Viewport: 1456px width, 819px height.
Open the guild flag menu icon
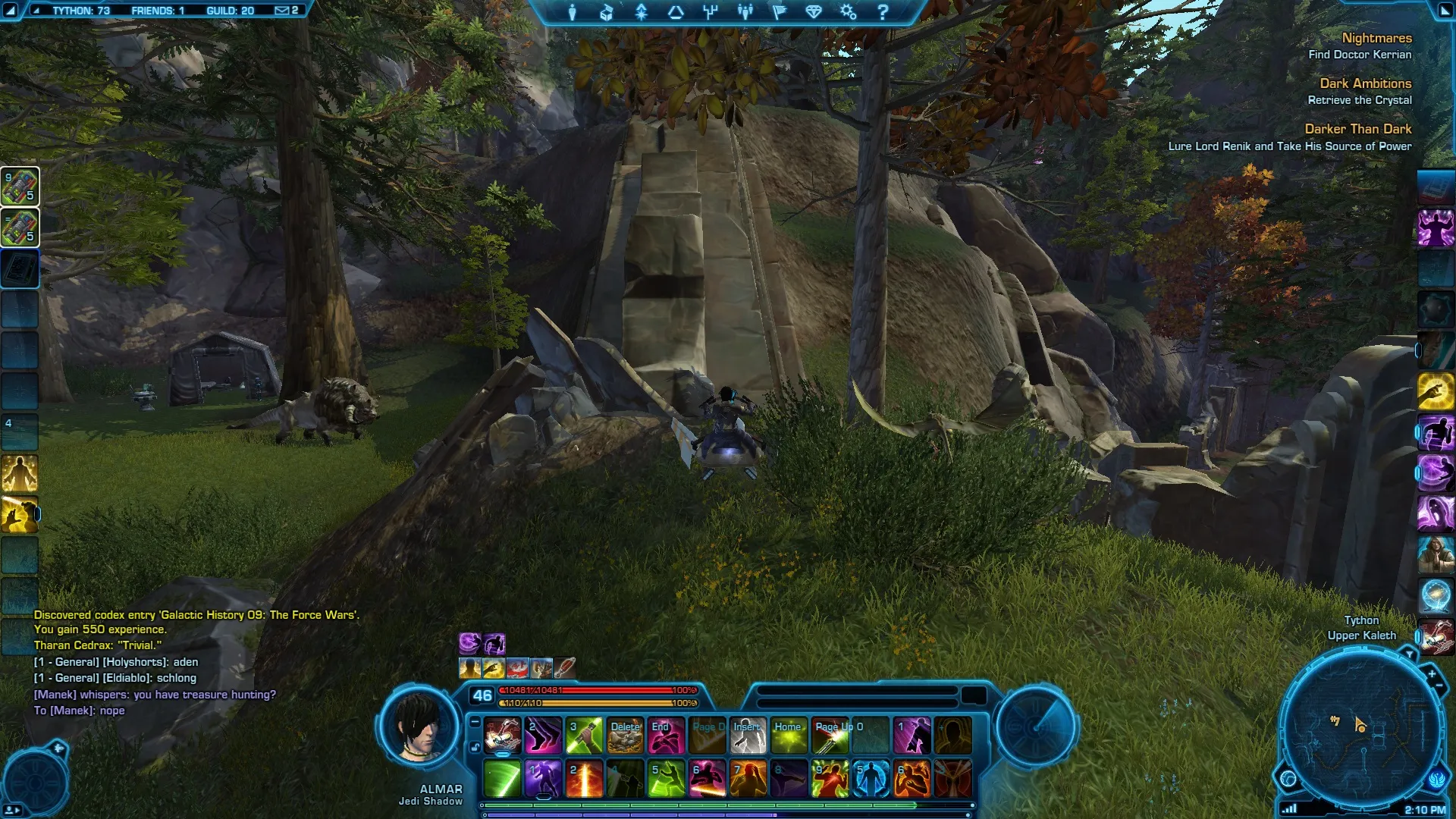pos(780,12)
